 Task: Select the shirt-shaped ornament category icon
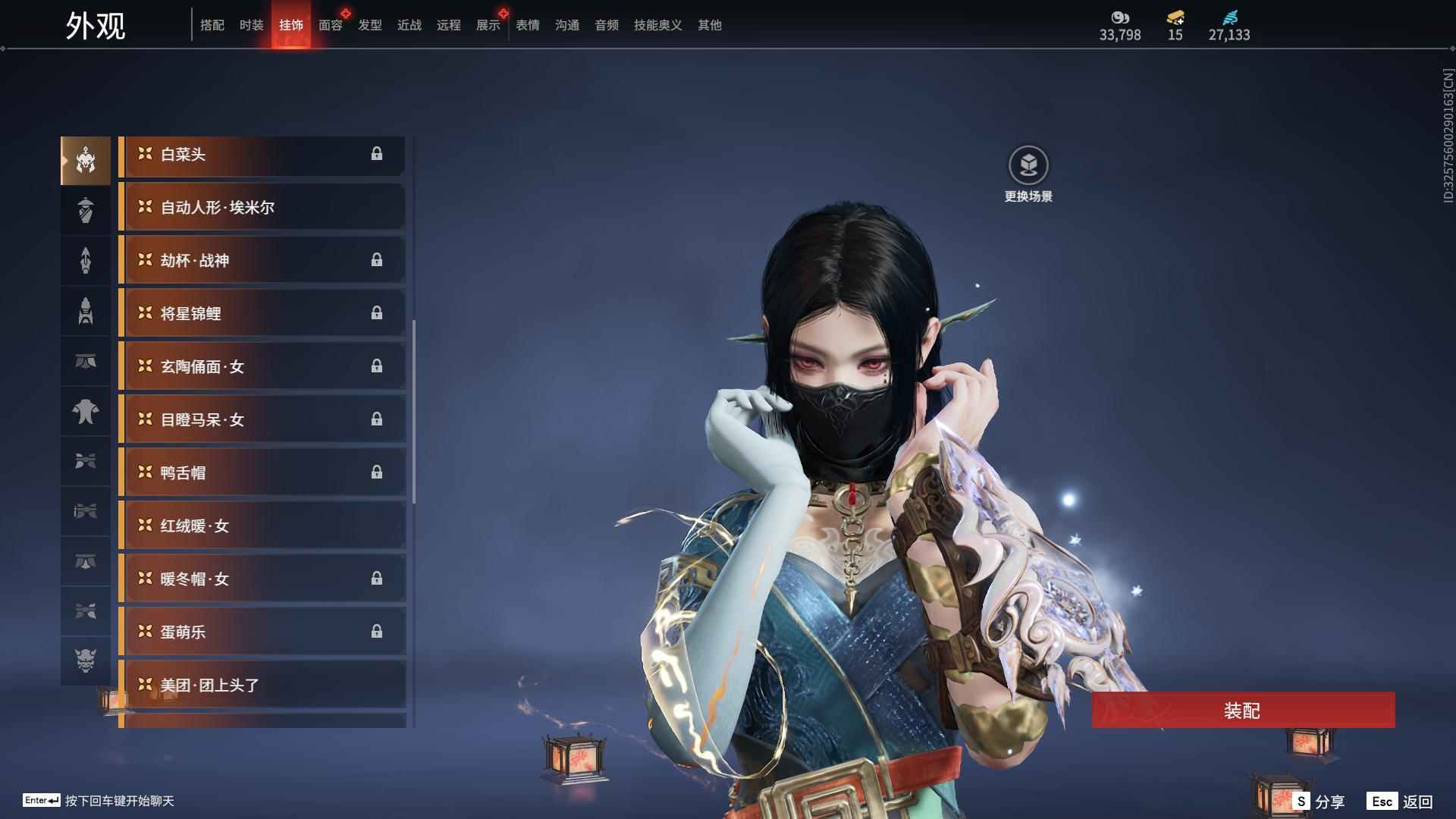tap(86, 412)
